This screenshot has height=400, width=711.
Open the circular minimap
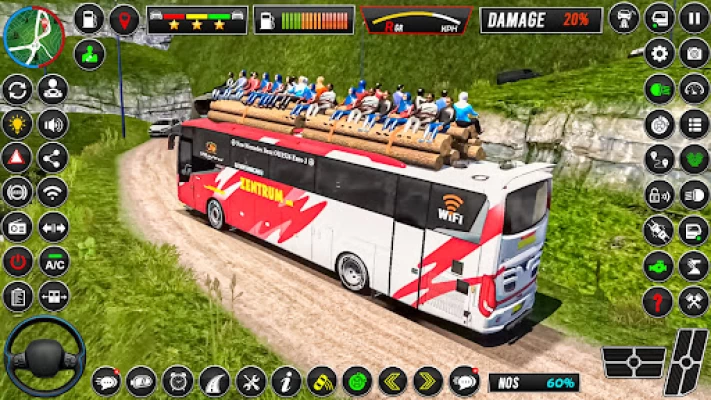(x=32, y=36)
